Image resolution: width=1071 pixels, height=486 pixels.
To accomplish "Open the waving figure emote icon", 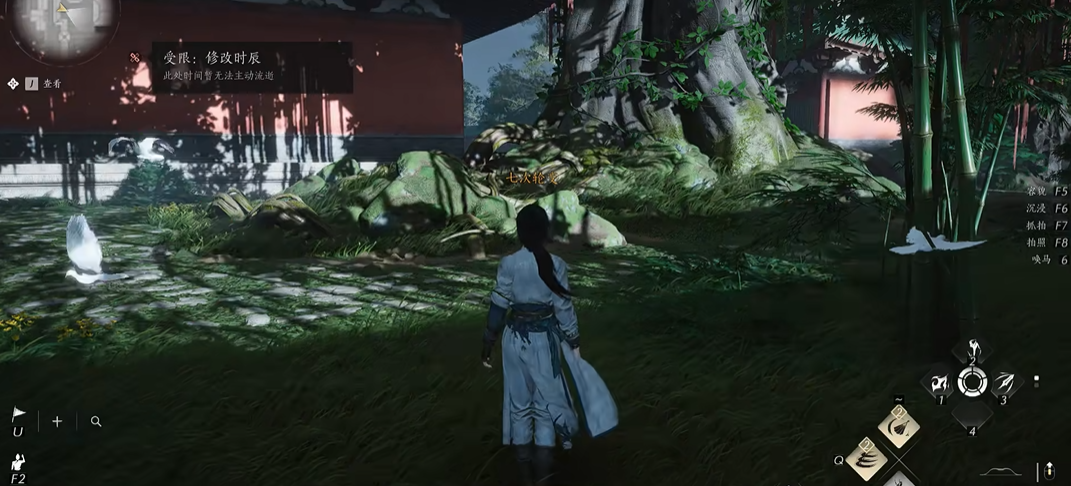I will [x=18, y=462].
